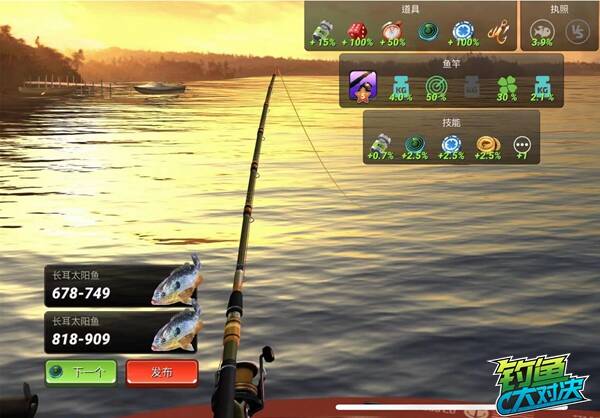The width and height of the screenshot is (600, 418).
Task: Tap the four-leaf clover 30% icon
Action: [508, 86]
